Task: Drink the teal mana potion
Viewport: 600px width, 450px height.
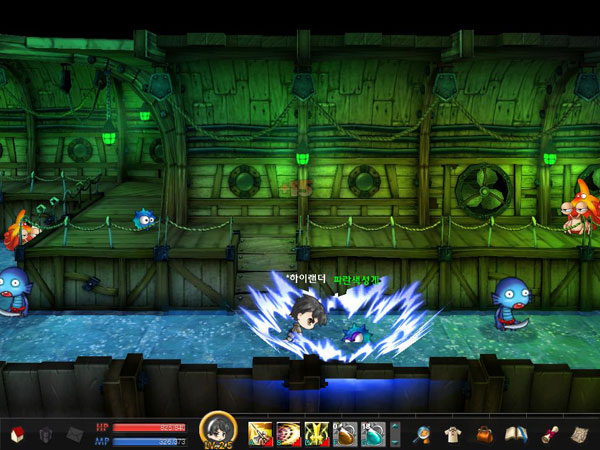Action: [x=373, y=434]
